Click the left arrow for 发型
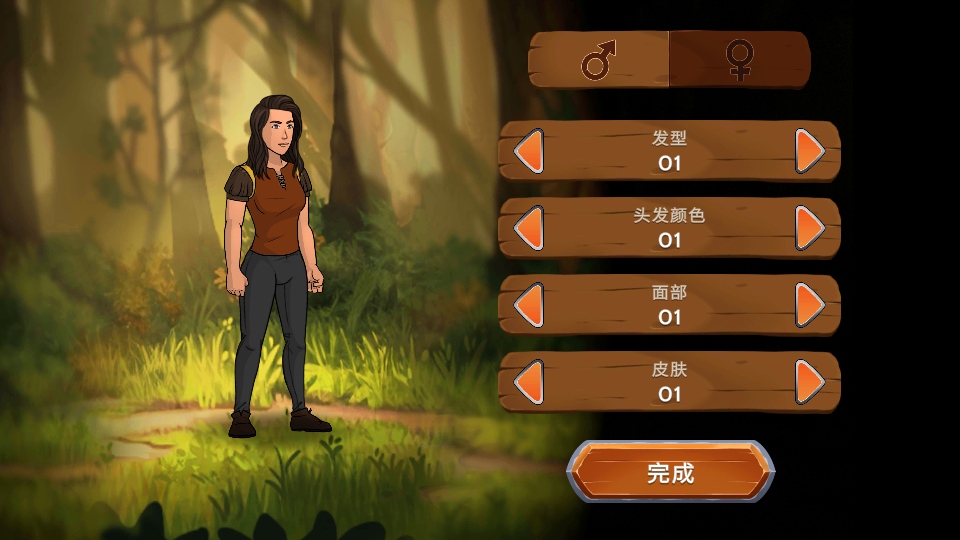The height and width of the screenshot is (540, 960). pyautogui.click(x=528, y=151)
